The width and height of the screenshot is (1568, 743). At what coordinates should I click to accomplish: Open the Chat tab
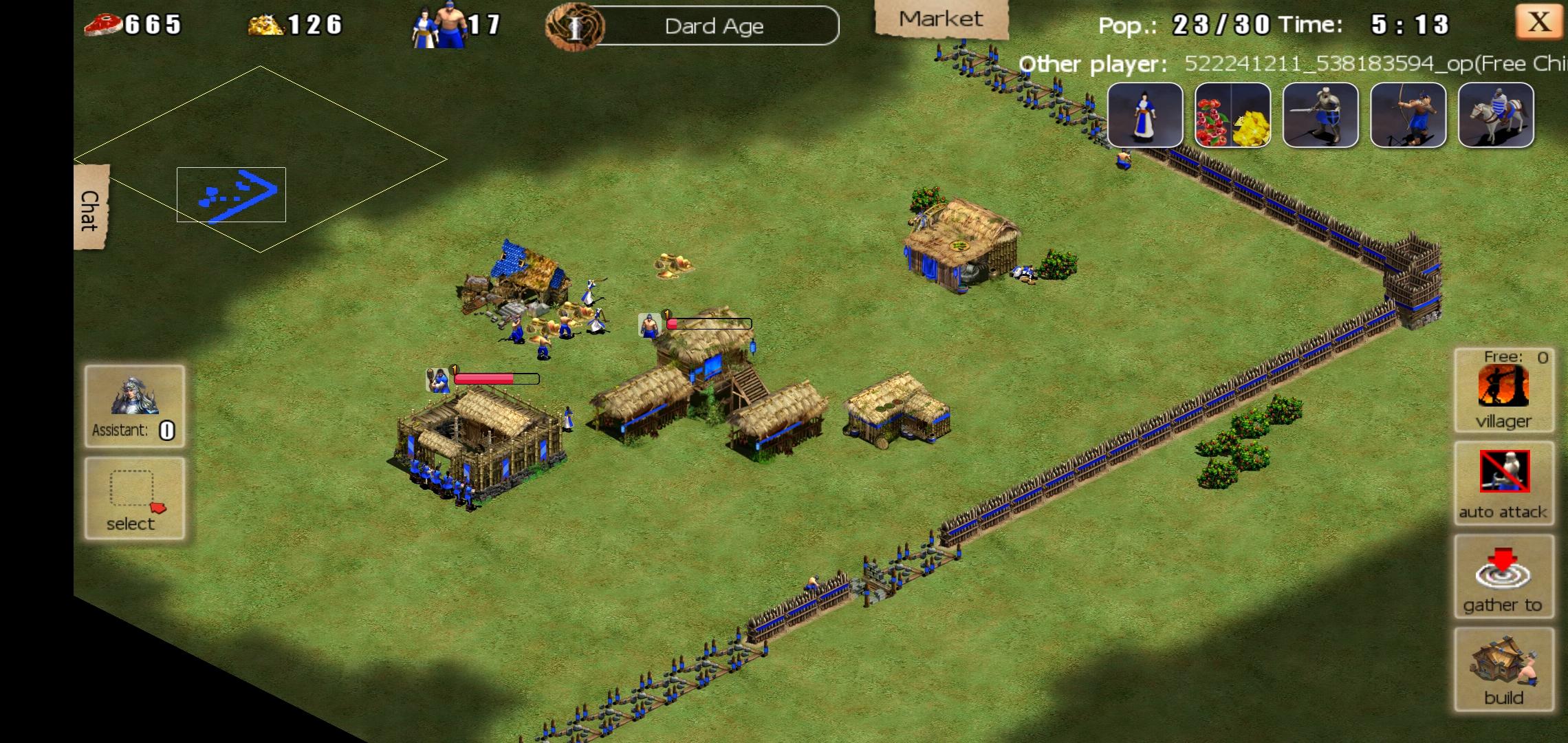click(90, 208)
